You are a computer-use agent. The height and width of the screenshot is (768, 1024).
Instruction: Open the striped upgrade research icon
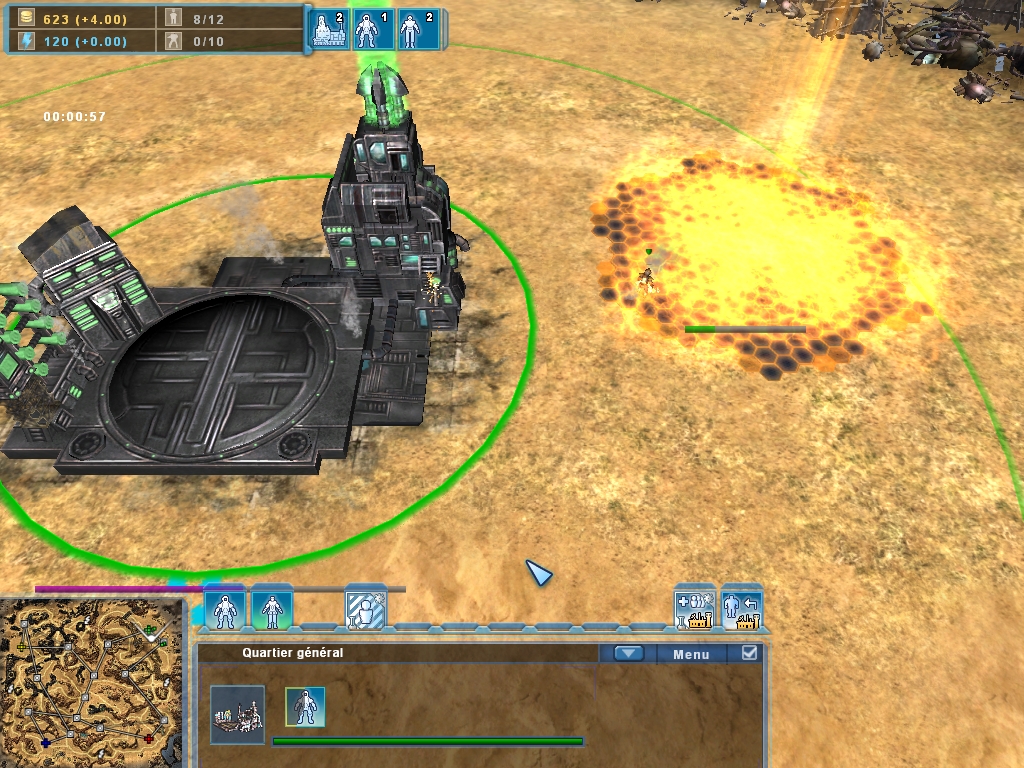[x=365, y=609]
